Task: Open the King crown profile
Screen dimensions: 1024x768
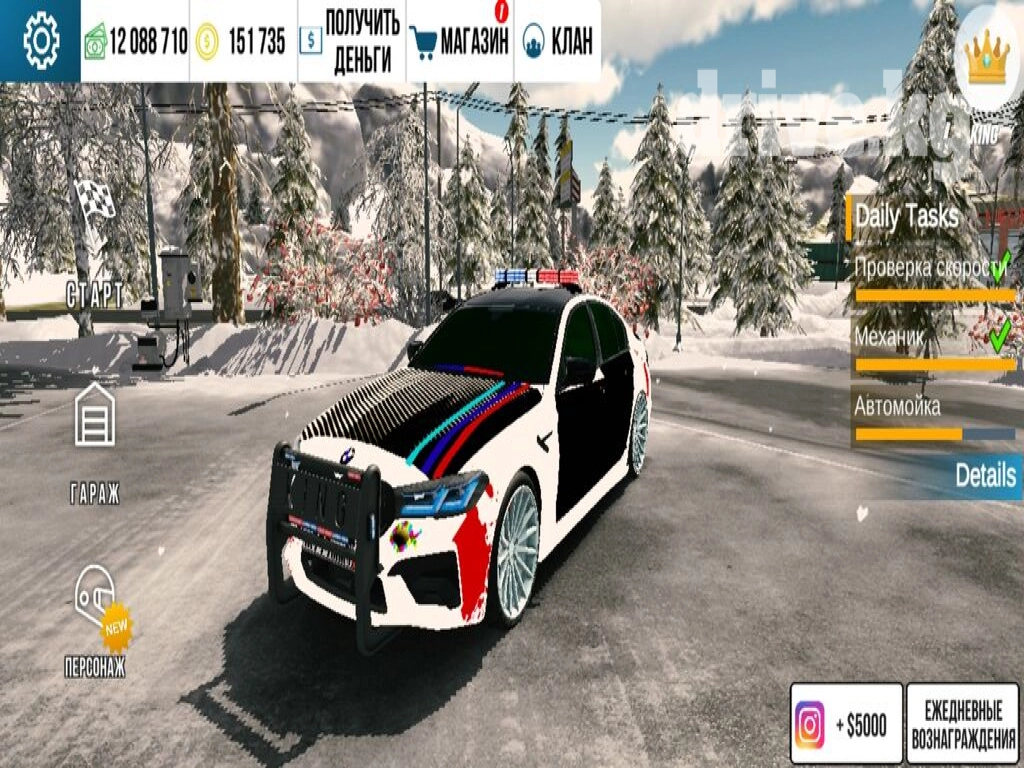Action: 988,58
